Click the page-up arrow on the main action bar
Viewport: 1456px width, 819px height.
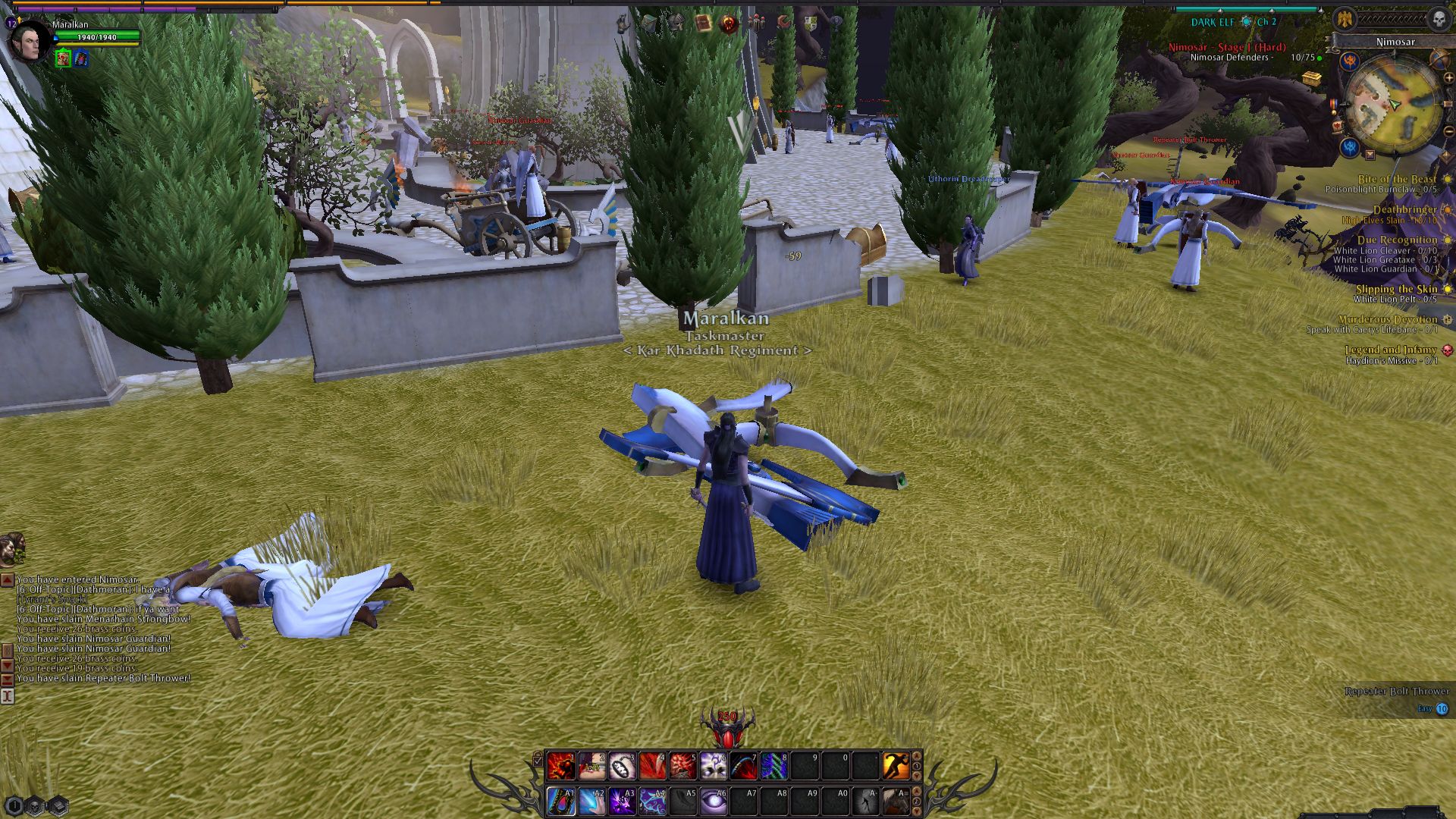[915, 757]
